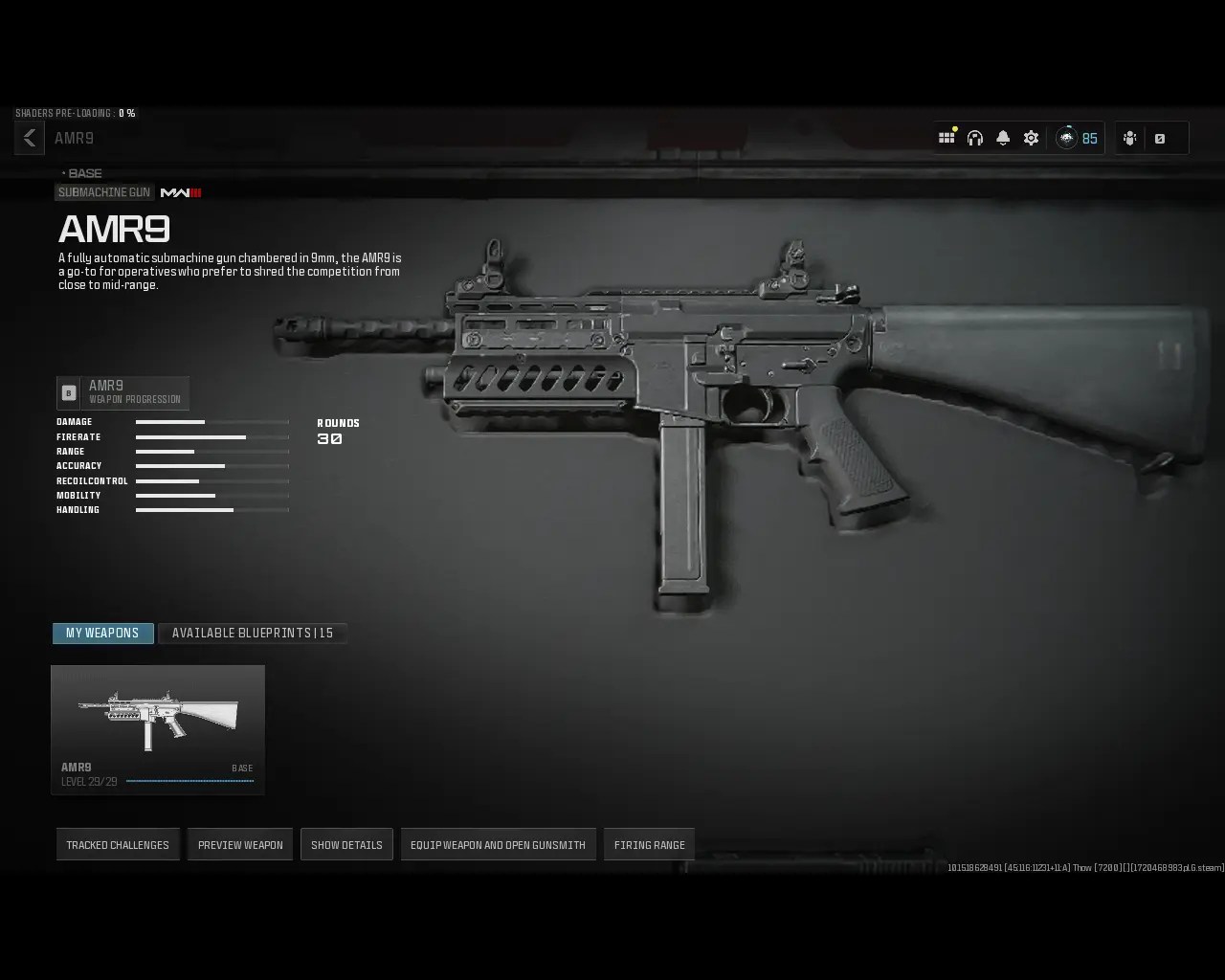Open the social party icon
Image resolution: width=1225 pixels, height=980 pixels.
1131,137
